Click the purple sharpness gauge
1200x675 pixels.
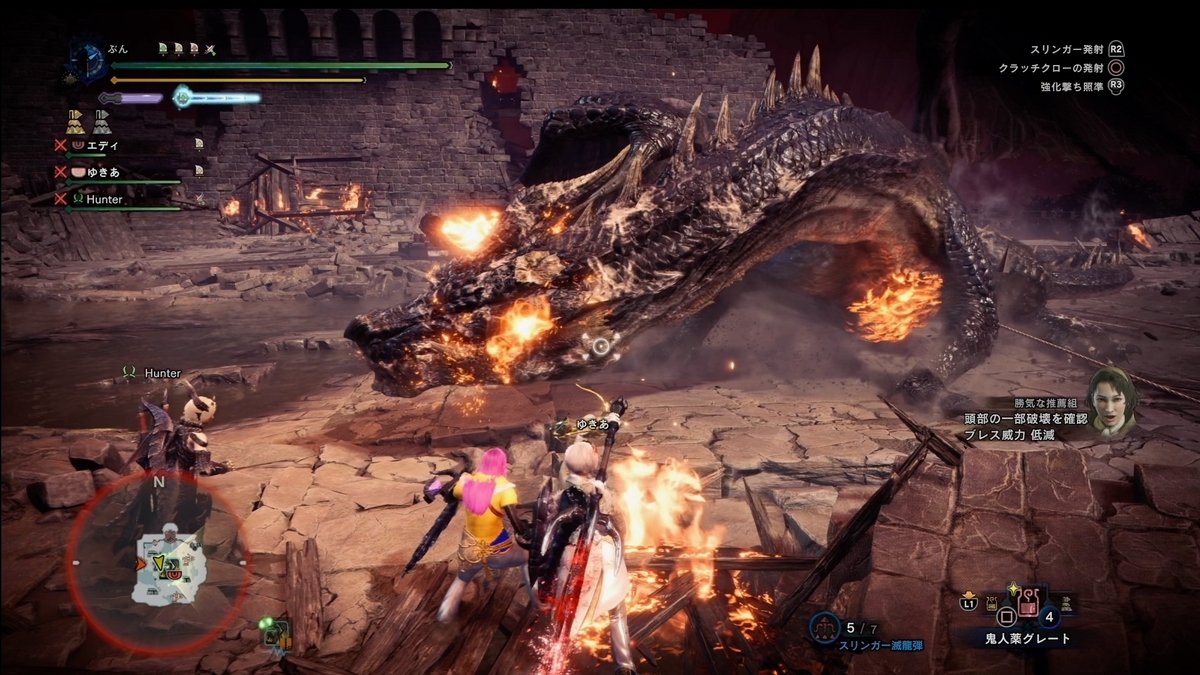(x=131, y=98)
